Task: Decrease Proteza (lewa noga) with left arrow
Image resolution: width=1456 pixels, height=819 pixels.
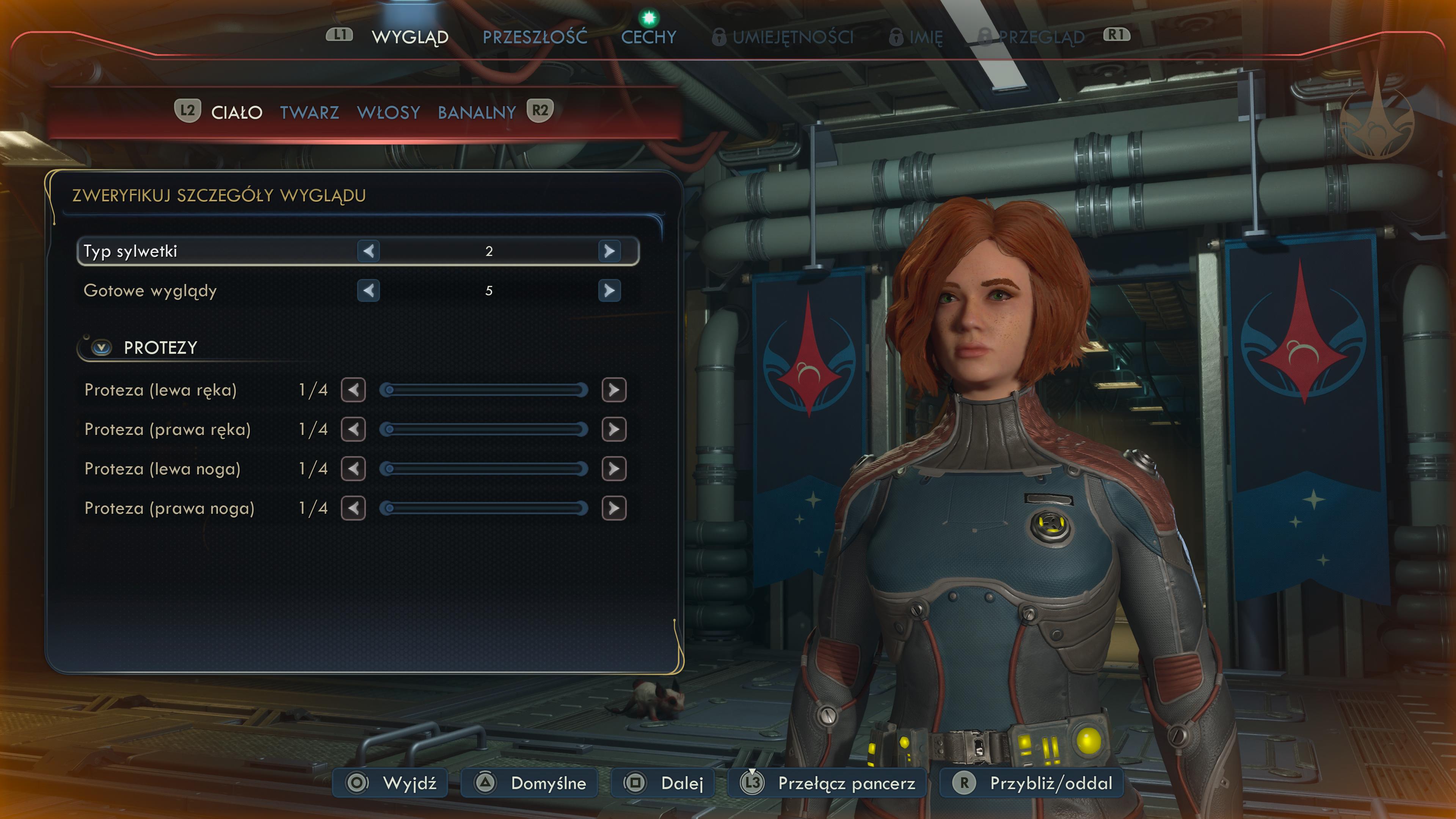Action: 353,469
